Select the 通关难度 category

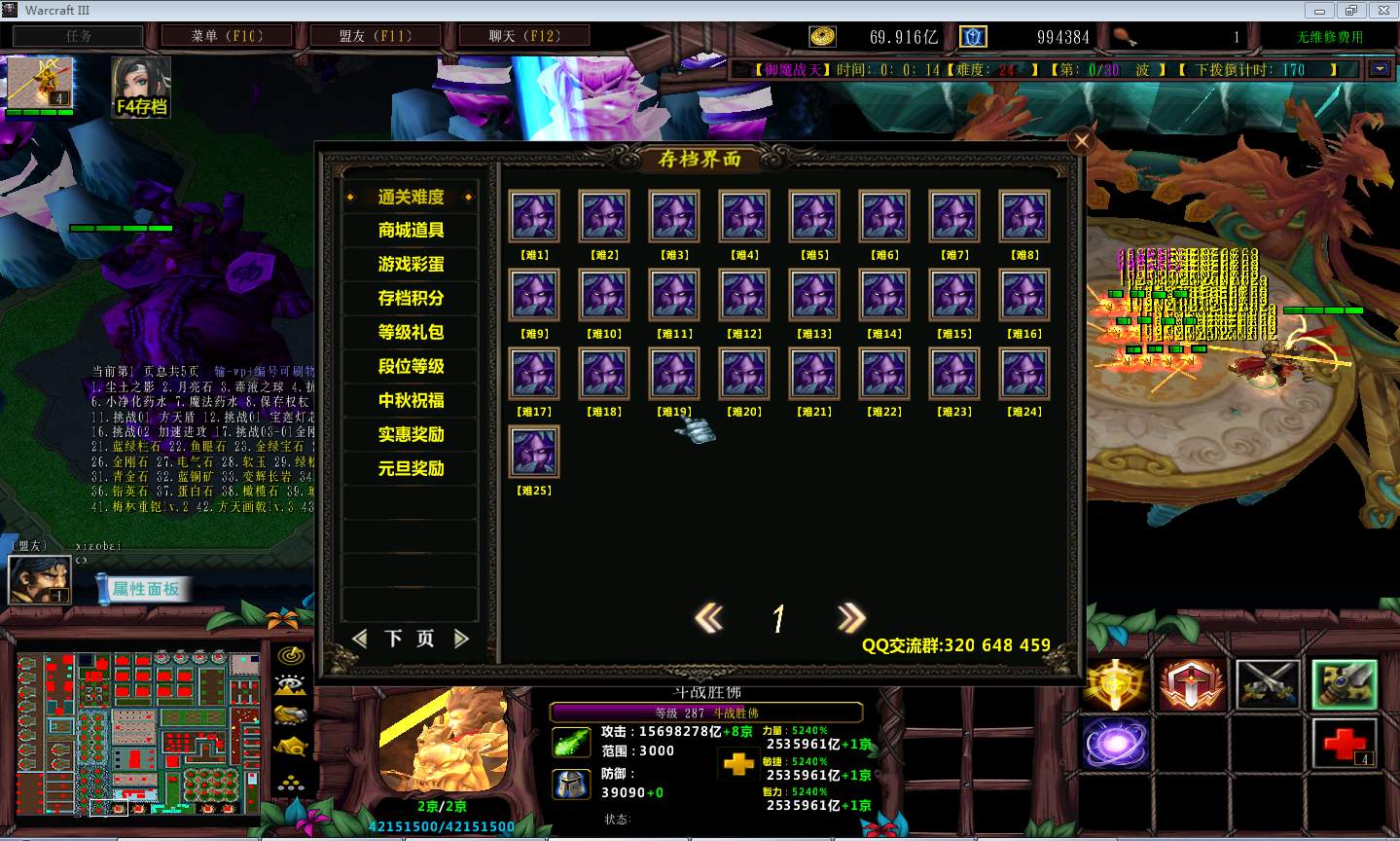[x=411, y=197]
